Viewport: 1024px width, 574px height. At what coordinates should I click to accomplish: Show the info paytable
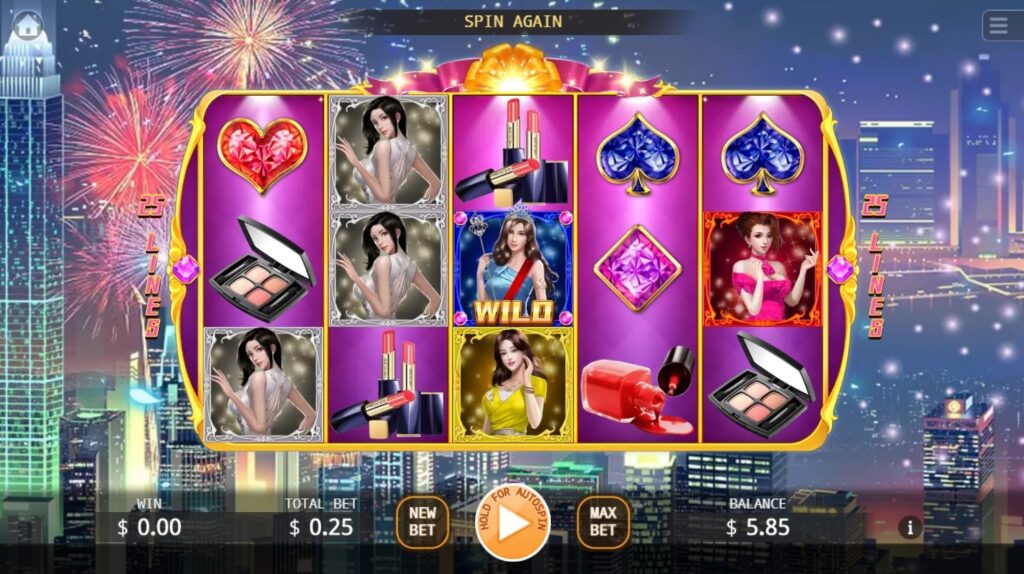click(x=909, y=527)
